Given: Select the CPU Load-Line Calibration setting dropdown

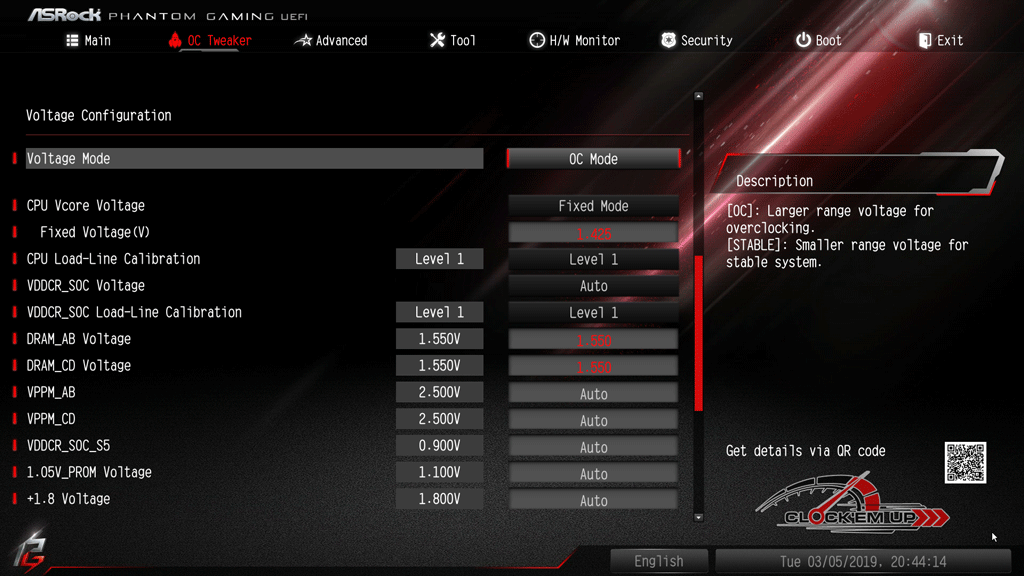Looking at the screenshot, I should [x=593, y=259].
